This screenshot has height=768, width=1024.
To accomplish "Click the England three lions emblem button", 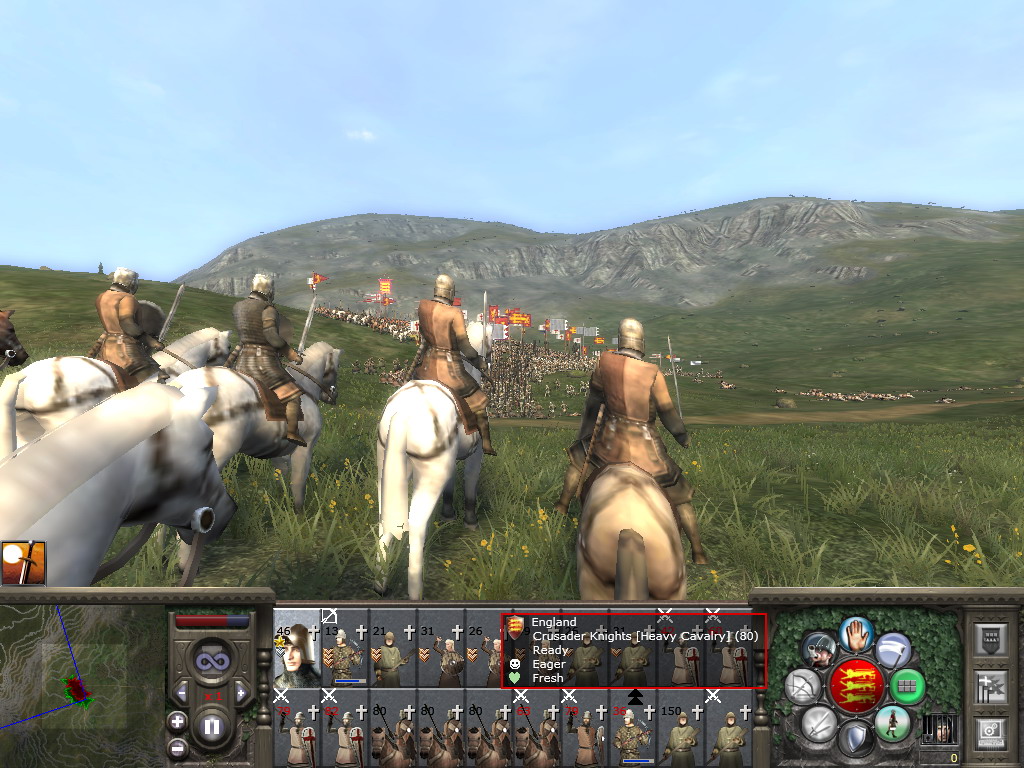I will coord(856,686).
